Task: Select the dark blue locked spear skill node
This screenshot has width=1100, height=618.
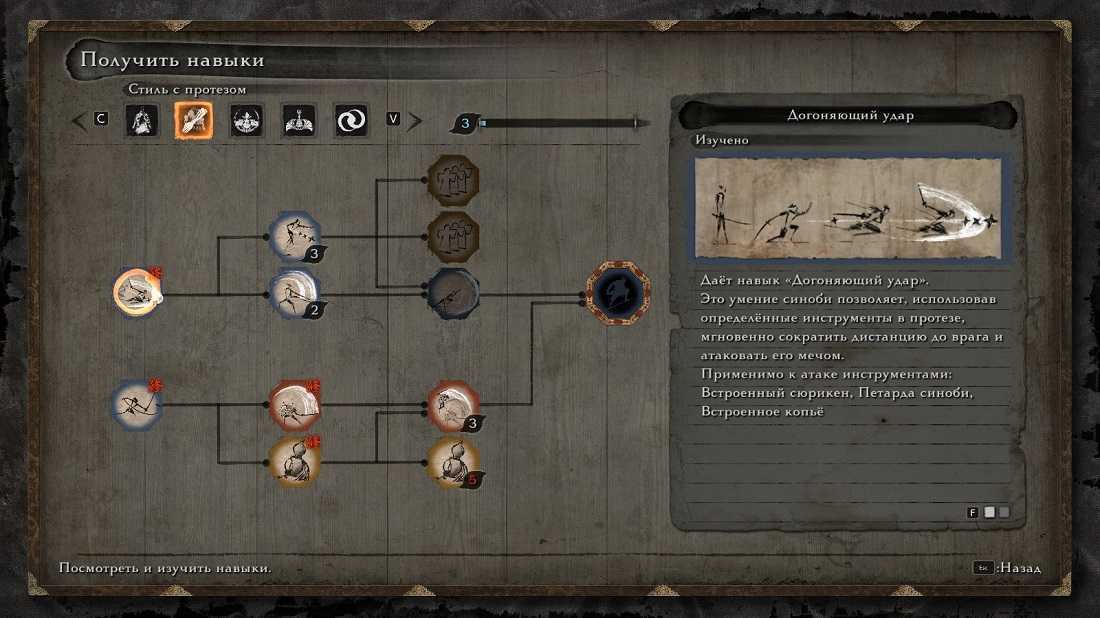Action: click(453, 293)
